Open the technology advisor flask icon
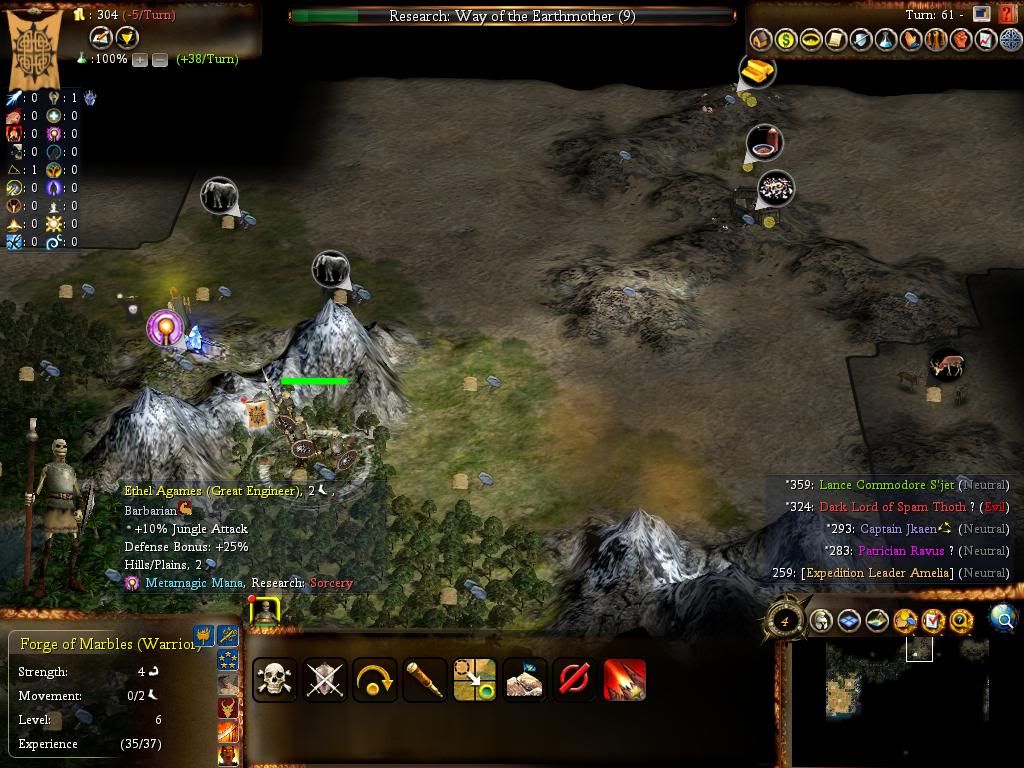The height and width of the screenshot is (768, 1024). coord(886,40)
